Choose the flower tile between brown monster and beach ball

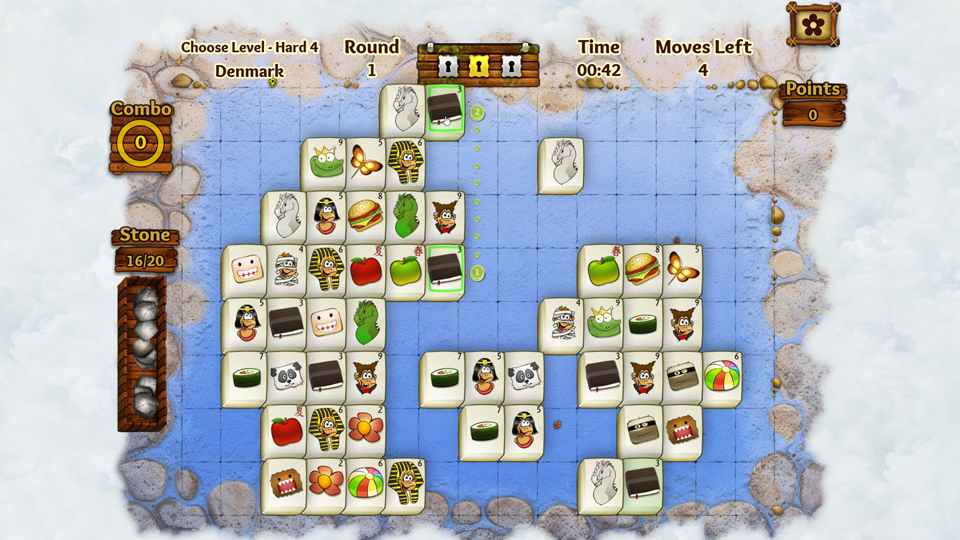pyautogui.click(x=326, y=485)
